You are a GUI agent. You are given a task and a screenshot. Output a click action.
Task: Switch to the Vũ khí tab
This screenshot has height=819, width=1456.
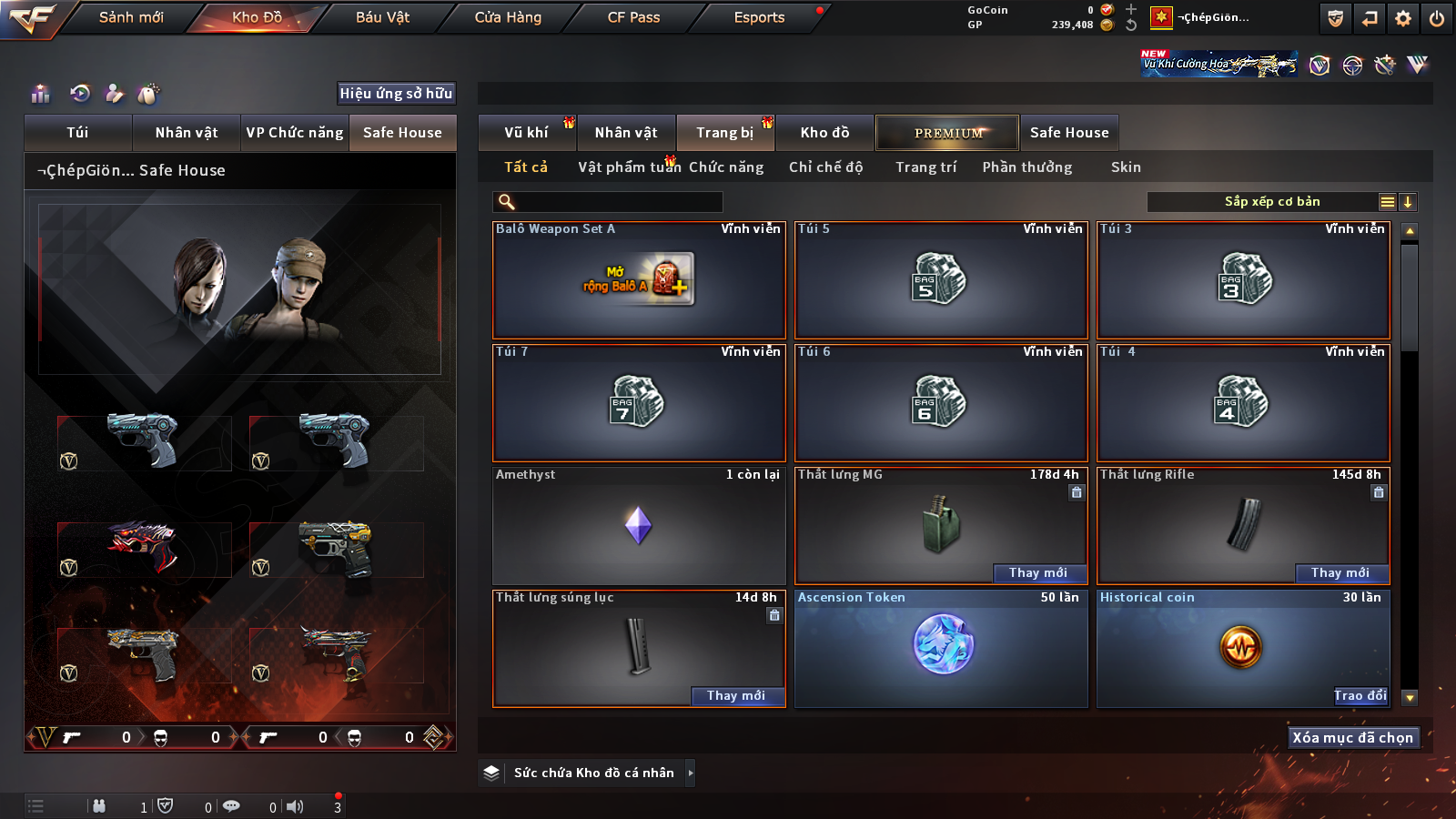click(527, 133)
